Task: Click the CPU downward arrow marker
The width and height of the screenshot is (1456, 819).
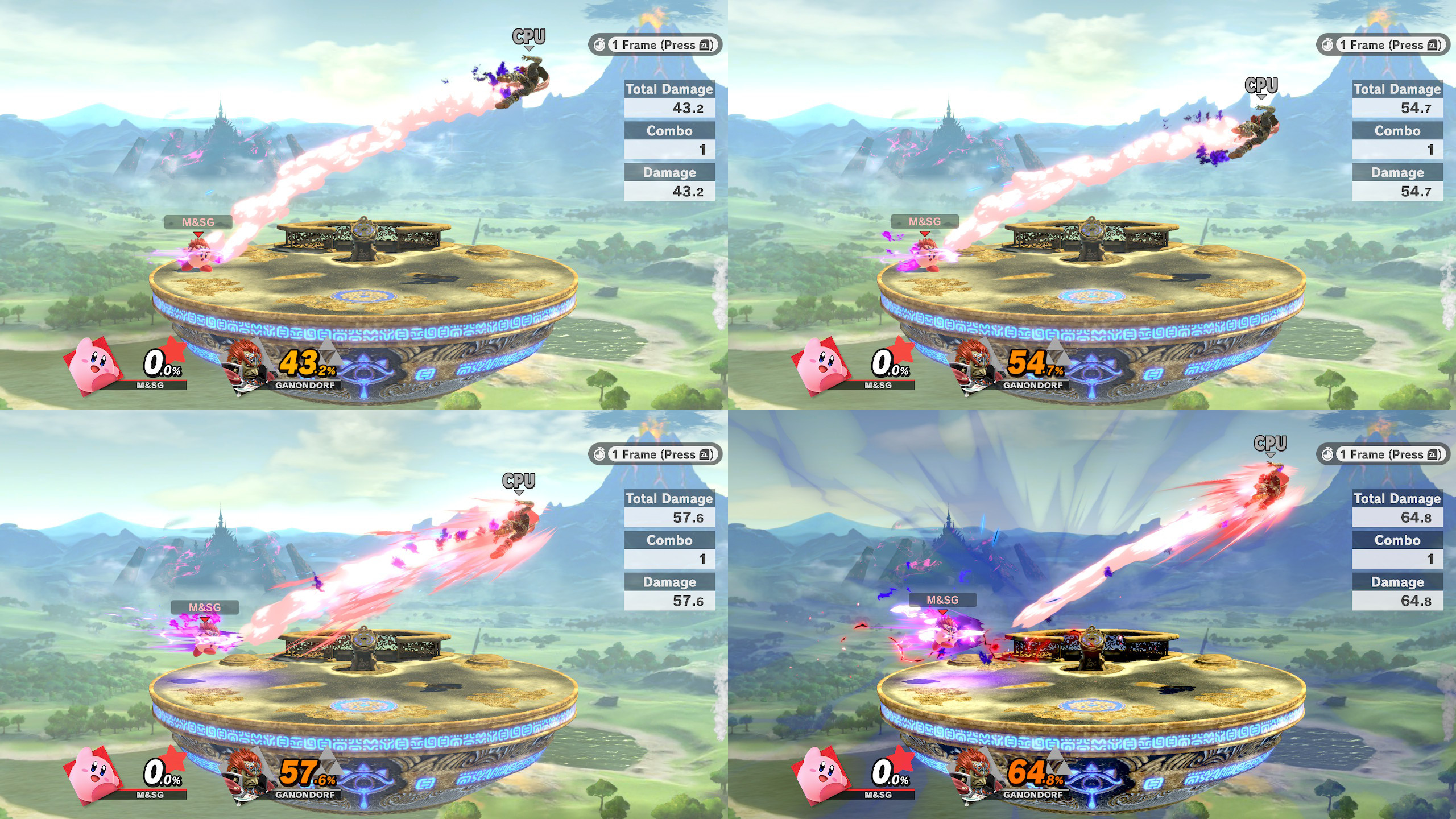Action: point(529,48)
